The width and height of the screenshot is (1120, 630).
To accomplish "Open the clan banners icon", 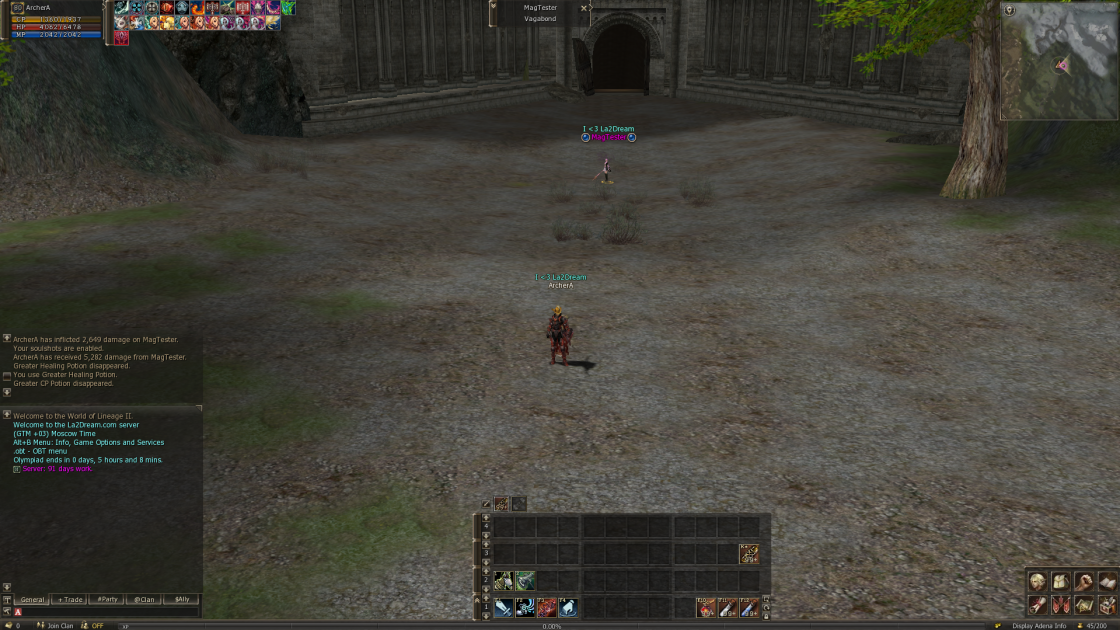I will point(1061,605).
